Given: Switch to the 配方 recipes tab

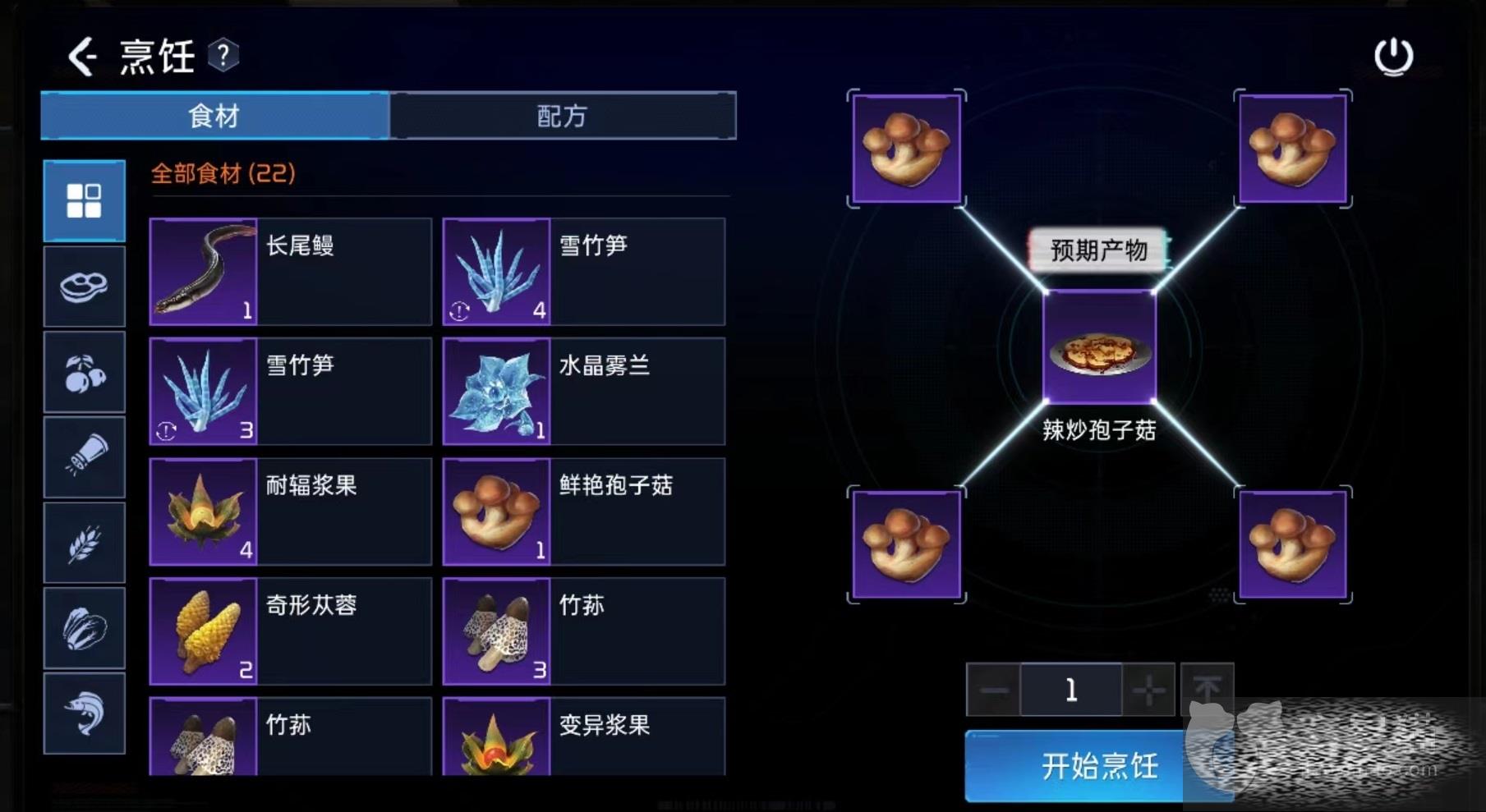Looking at the screenshot, I should (562, 116).
